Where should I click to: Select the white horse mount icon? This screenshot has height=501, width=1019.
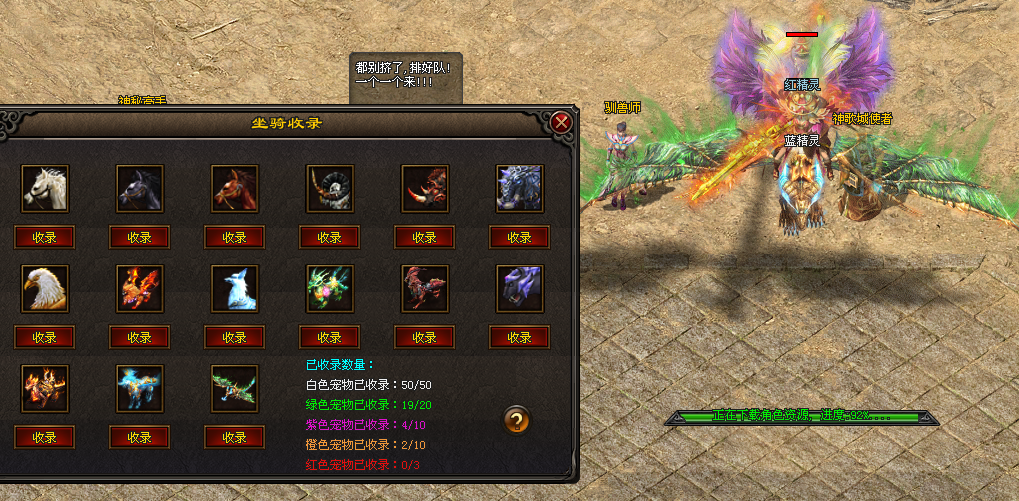click(x=45, y=189)
